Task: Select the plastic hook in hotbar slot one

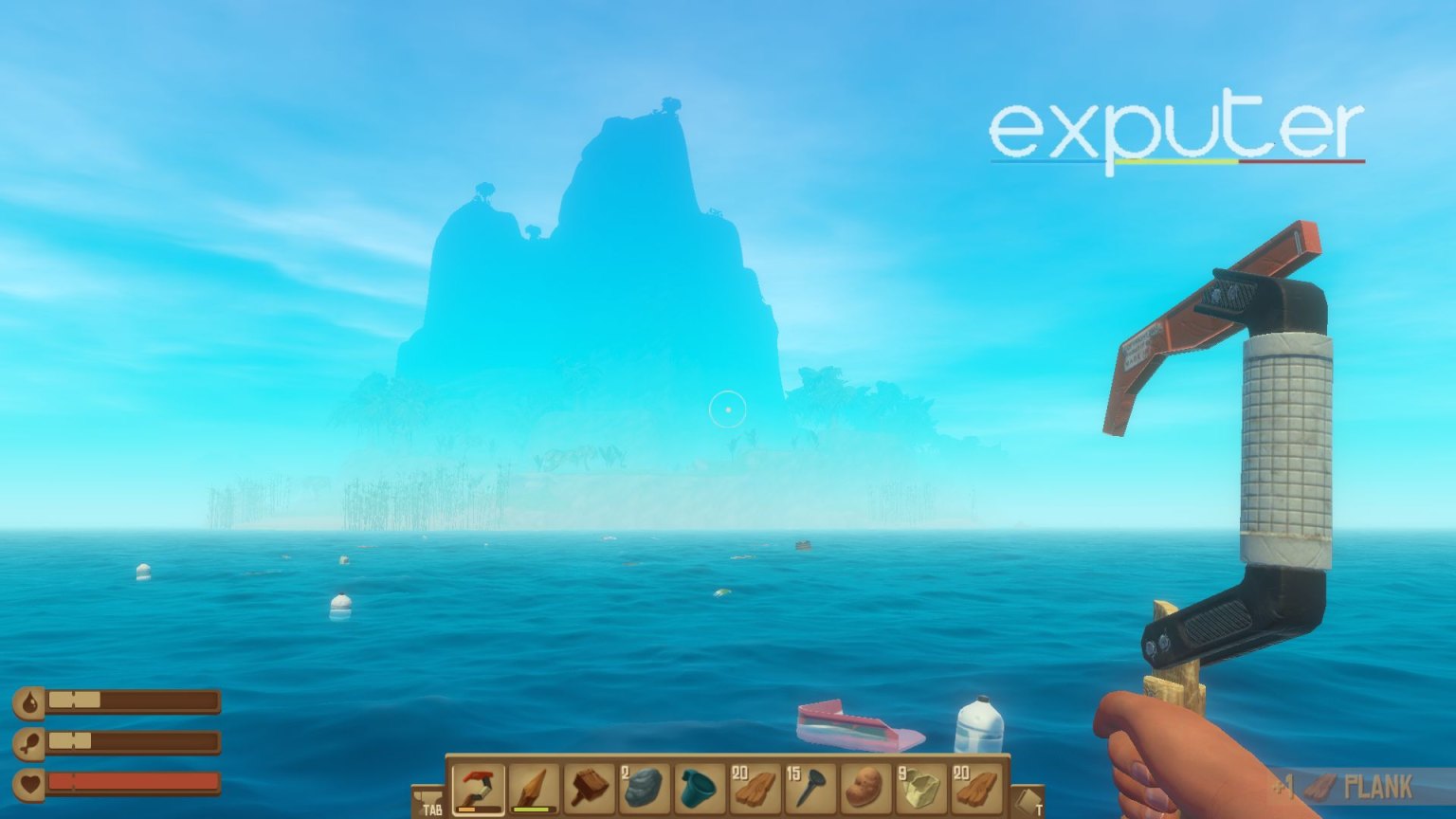Action: tap(479, 788)
